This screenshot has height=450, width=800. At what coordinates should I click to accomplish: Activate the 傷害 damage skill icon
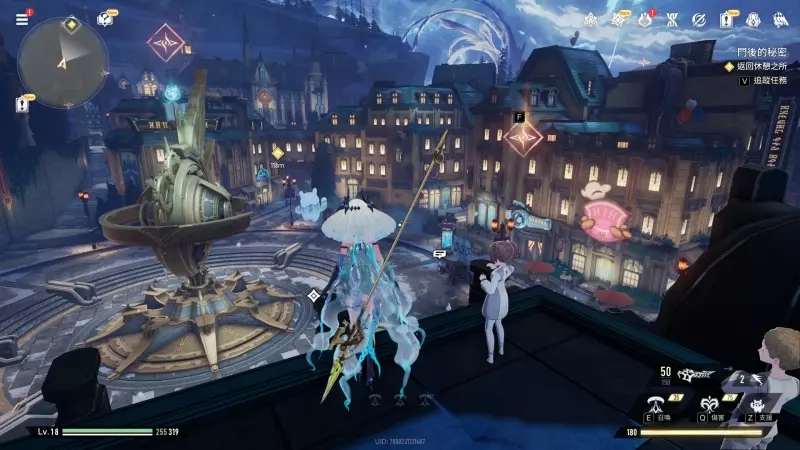point(709,404)
